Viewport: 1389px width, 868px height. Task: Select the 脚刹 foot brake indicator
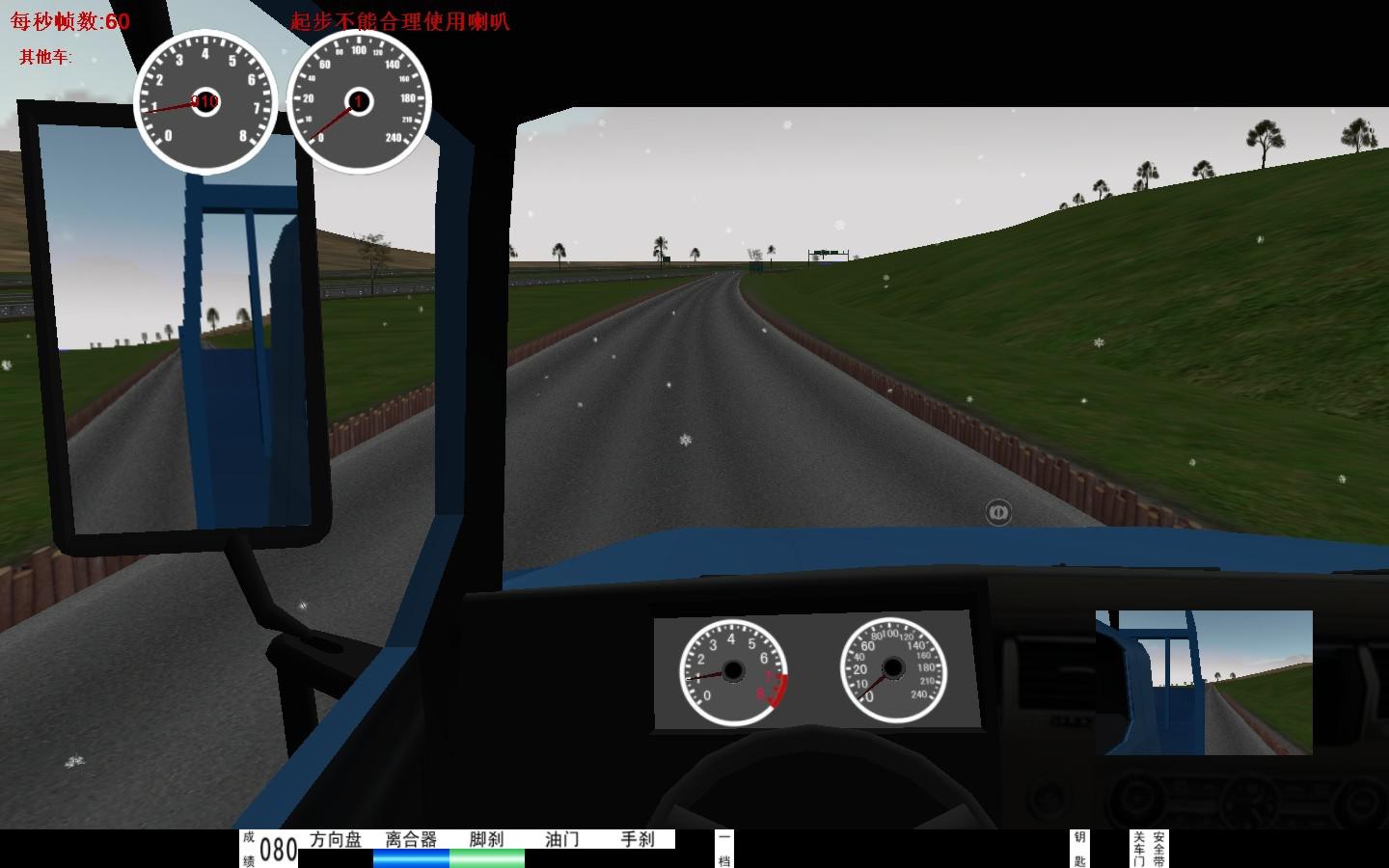[486, 840]
